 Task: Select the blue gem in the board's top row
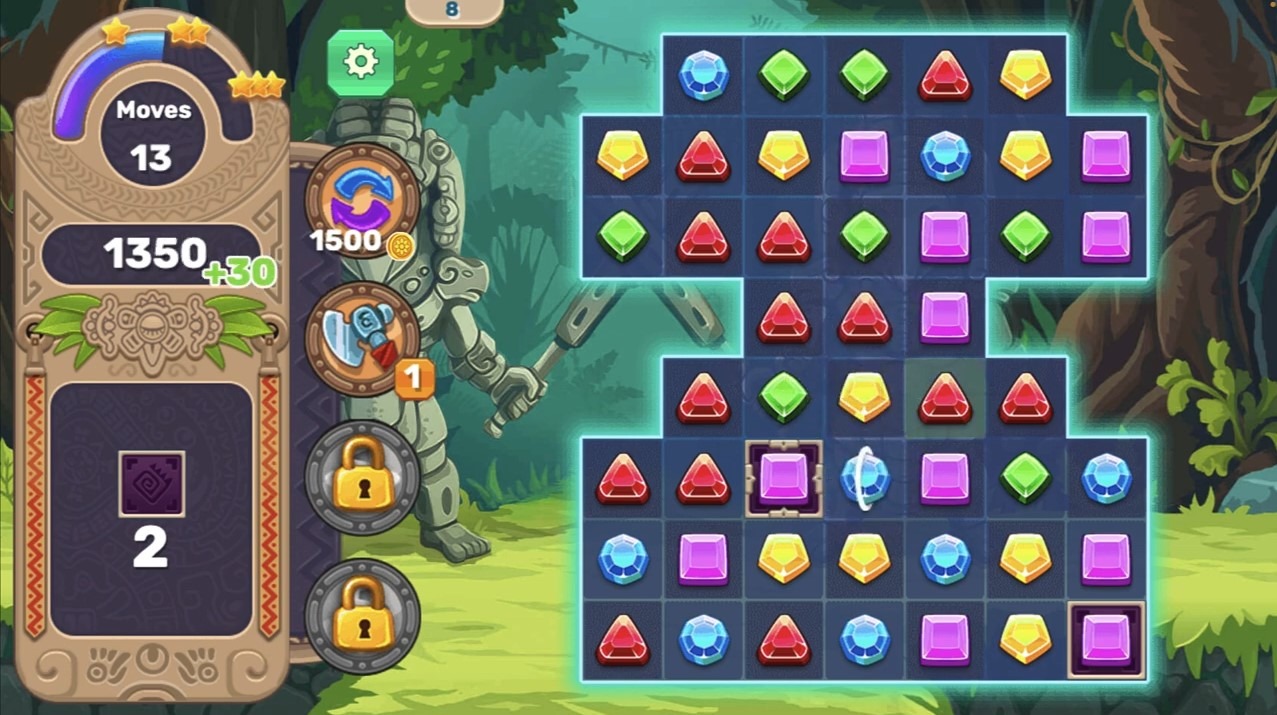[703, 75]
